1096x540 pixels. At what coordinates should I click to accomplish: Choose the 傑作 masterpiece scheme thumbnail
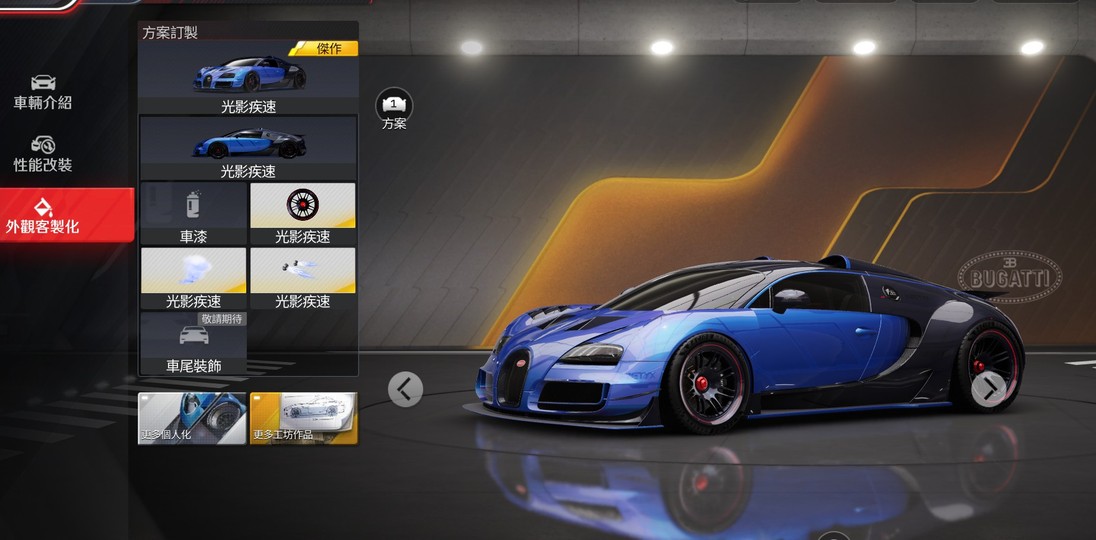[x=248, y=78]
